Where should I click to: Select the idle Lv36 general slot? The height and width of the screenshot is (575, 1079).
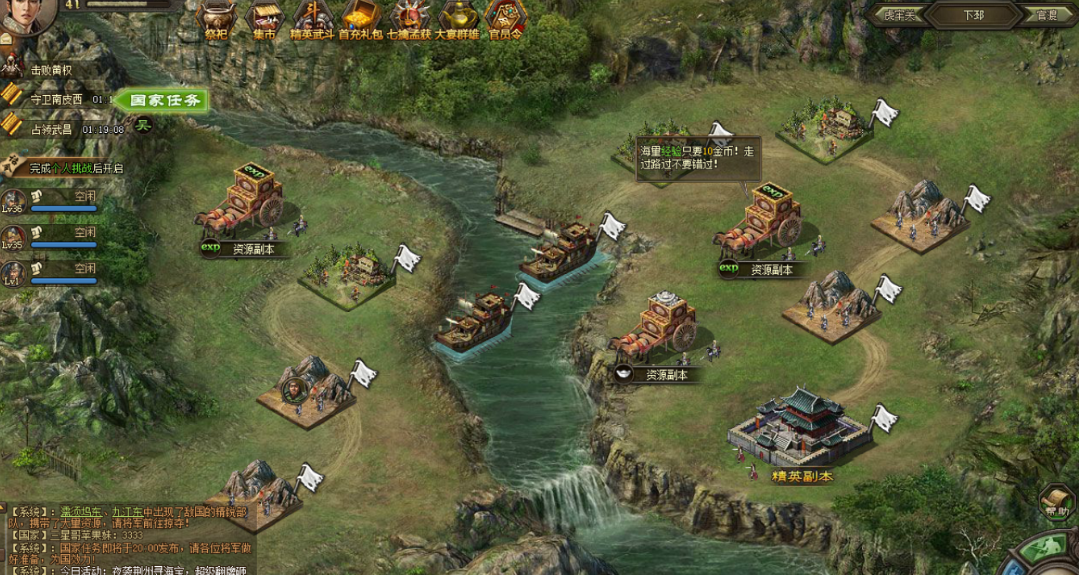[50, 202]
